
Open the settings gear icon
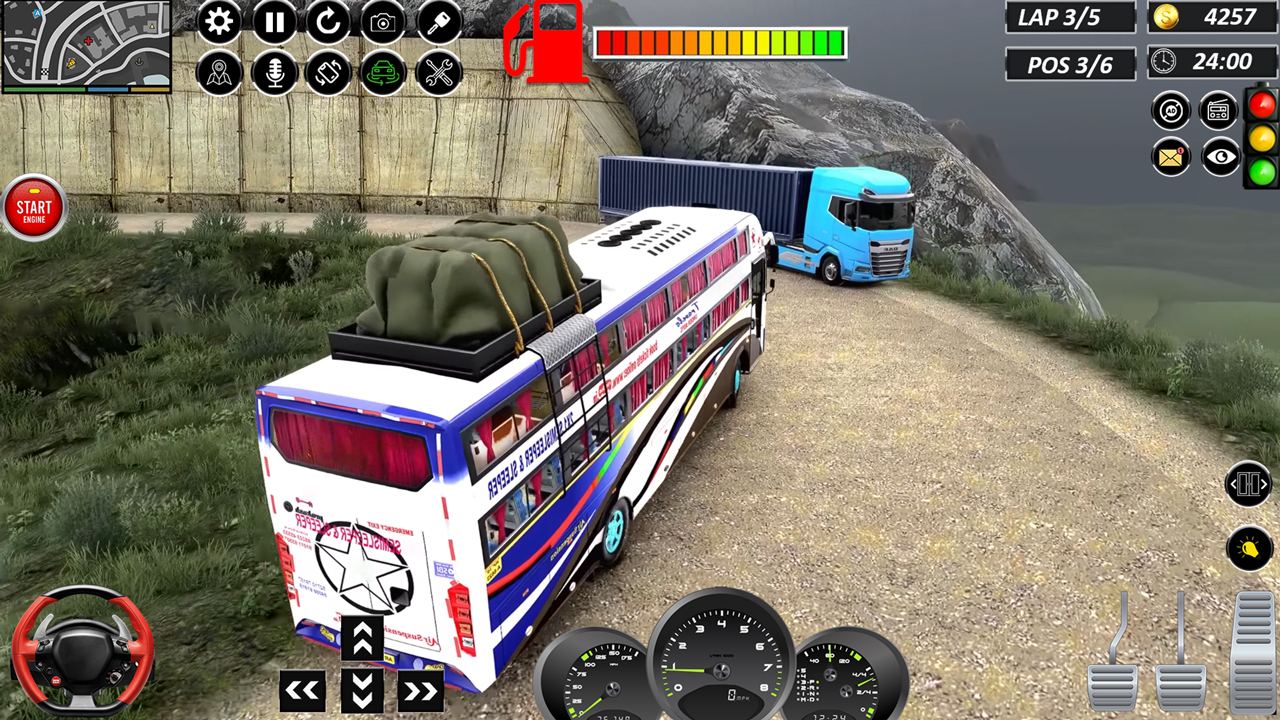pyautogui.click(x=220, y=22)
